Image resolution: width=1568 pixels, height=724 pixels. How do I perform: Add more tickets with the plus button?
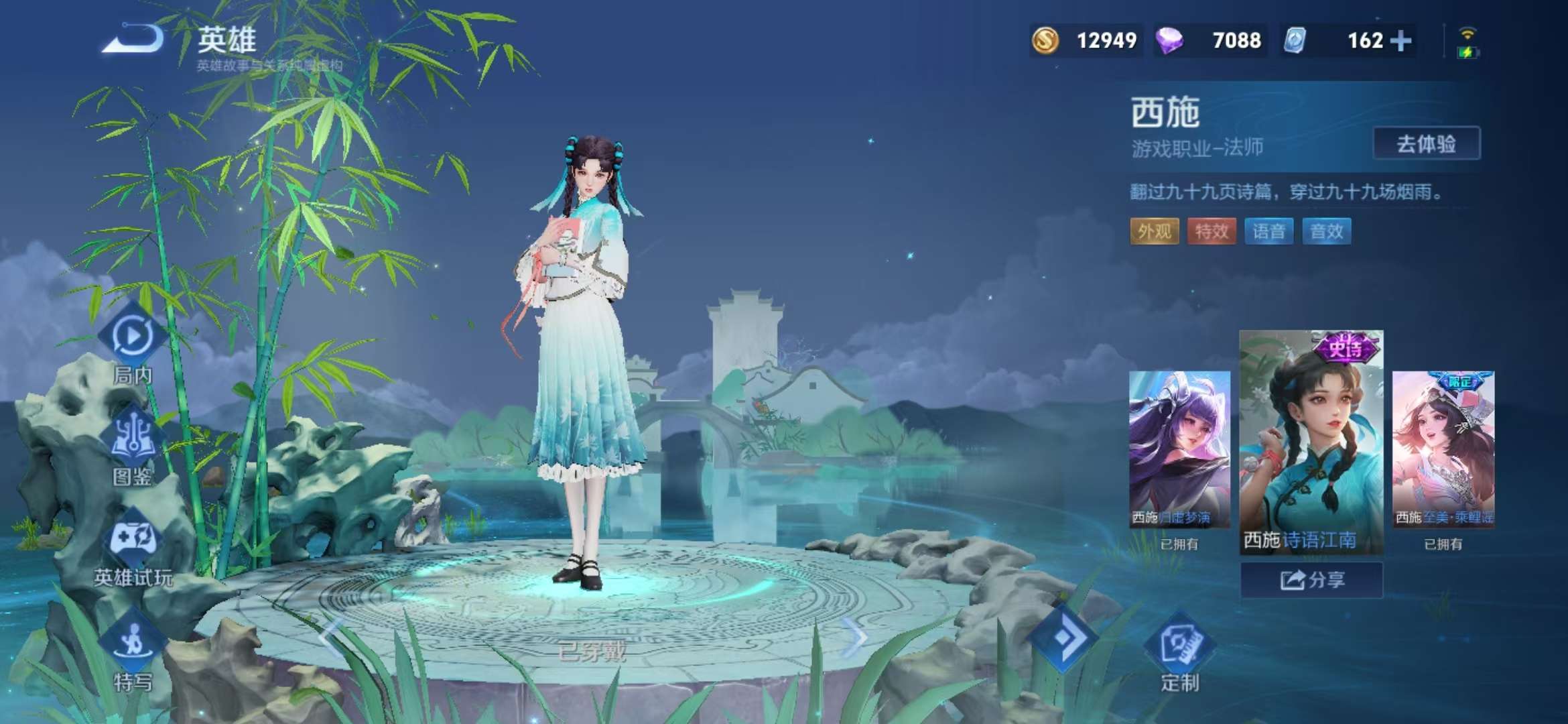pos(1401,41)
